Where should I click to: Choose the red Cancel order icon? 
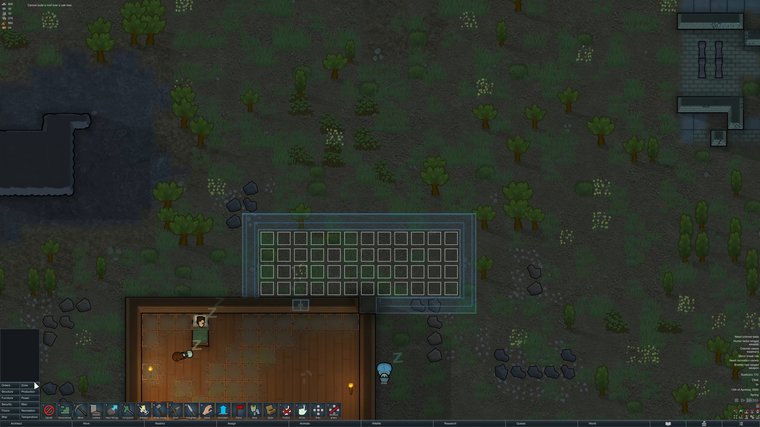tap(50, 410)
